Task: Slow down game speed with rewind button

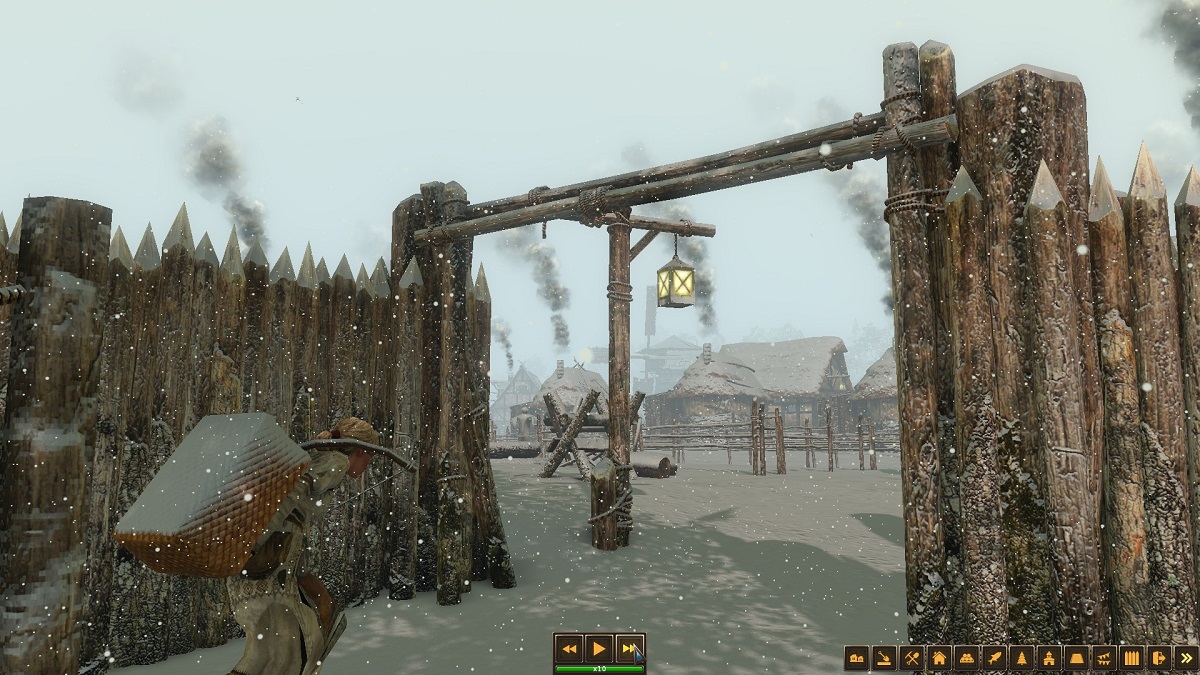Action: [569, 648]
